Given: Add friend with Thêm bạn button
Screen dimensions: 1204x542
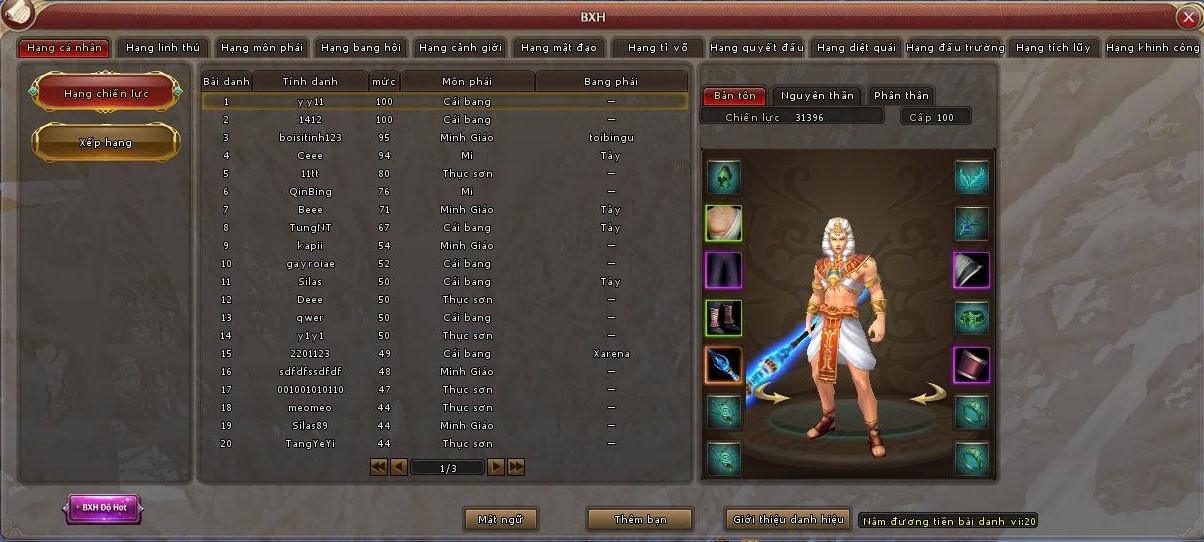Looking at the screenshot, I should 640,519.
